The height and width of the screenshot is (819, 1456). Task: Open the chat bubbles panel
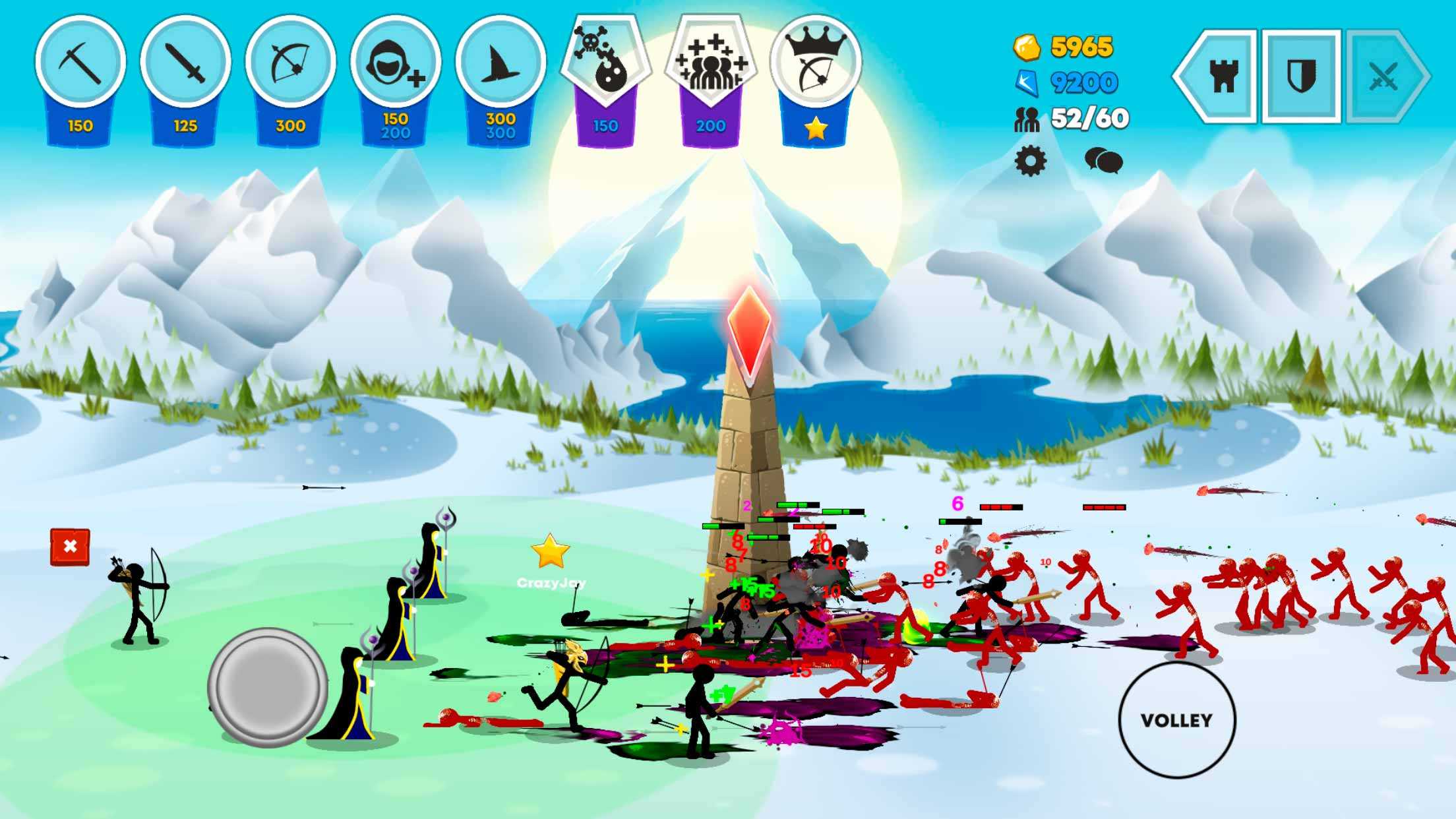(x=1103, y=161)
